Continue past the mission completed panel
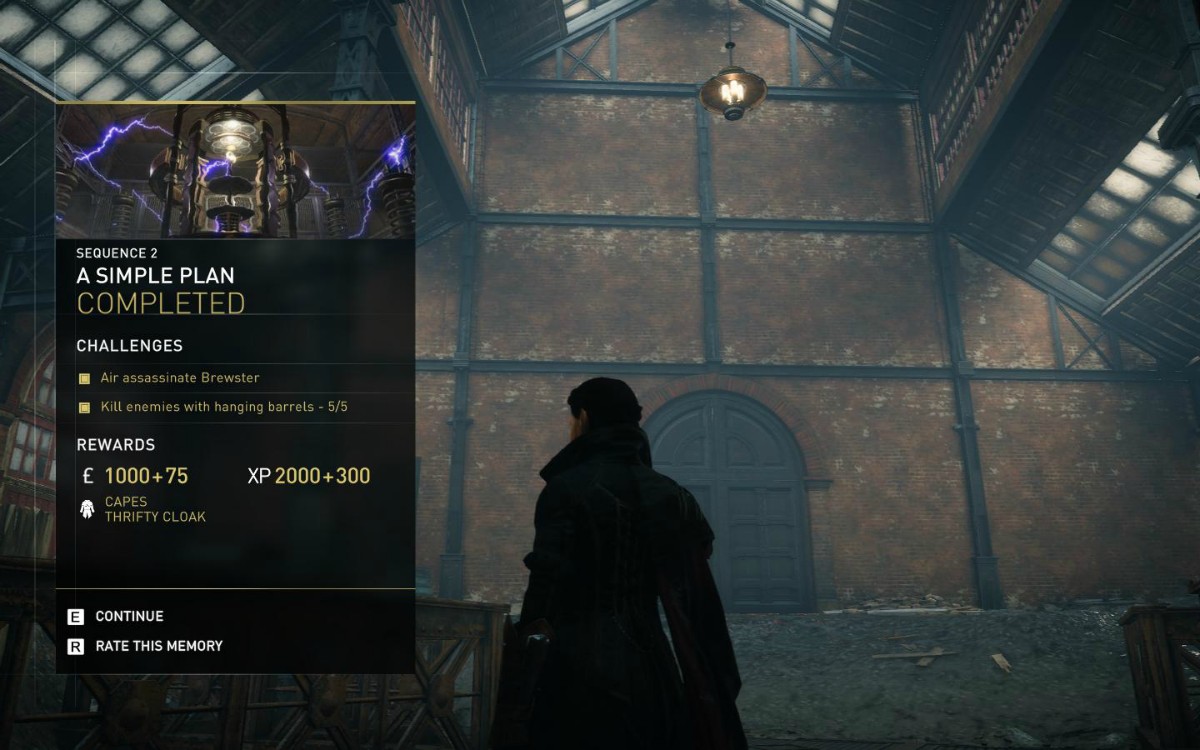Screen dimensions: 1200x750 128,617
